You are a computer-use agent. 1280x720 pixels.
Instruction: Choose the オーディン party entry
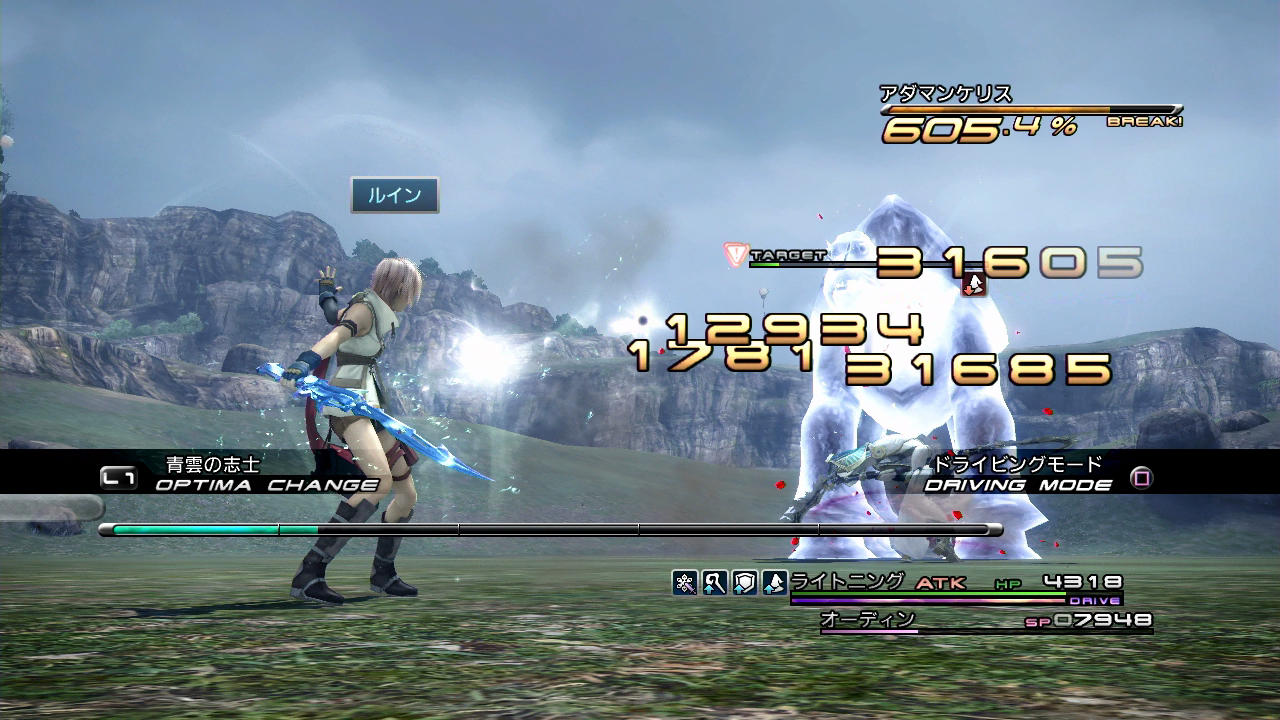pyautogui.click(x=867, y=620)
